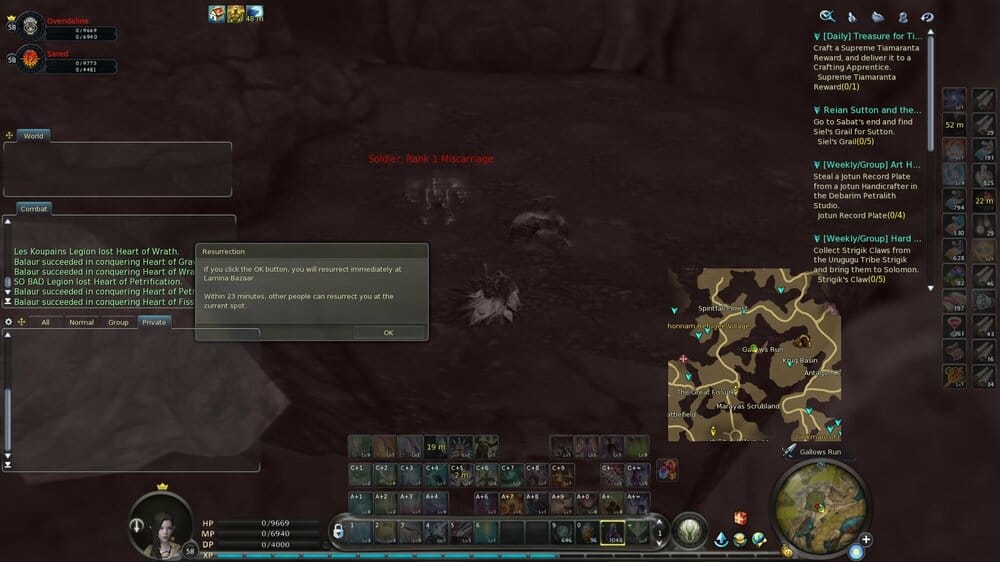Select party member Sared's portrait

point(31,58)
